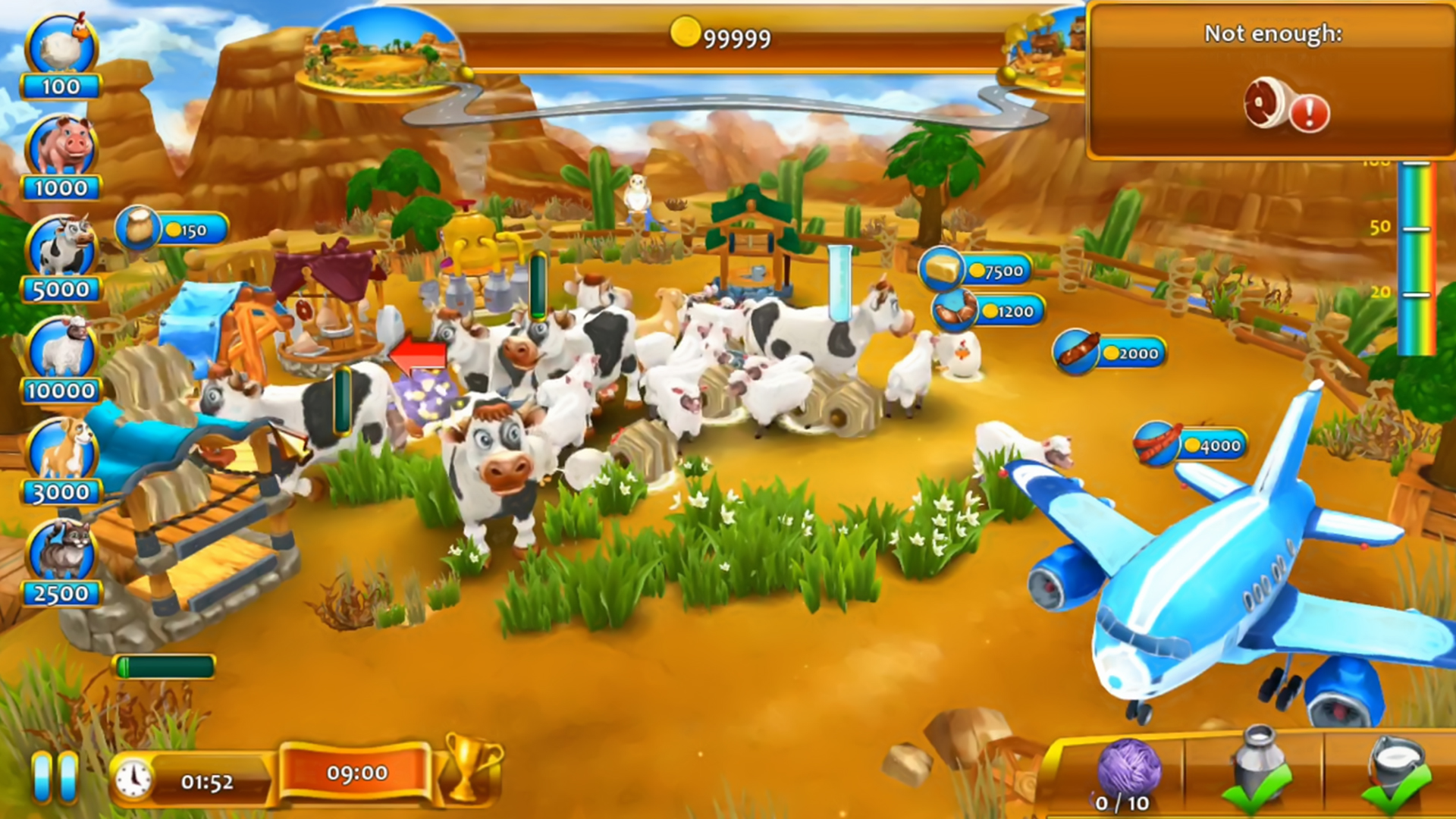The image size is (1456, 819).
Task: Open the starting farm bubble on the map
Action: [x=381, y=44]
